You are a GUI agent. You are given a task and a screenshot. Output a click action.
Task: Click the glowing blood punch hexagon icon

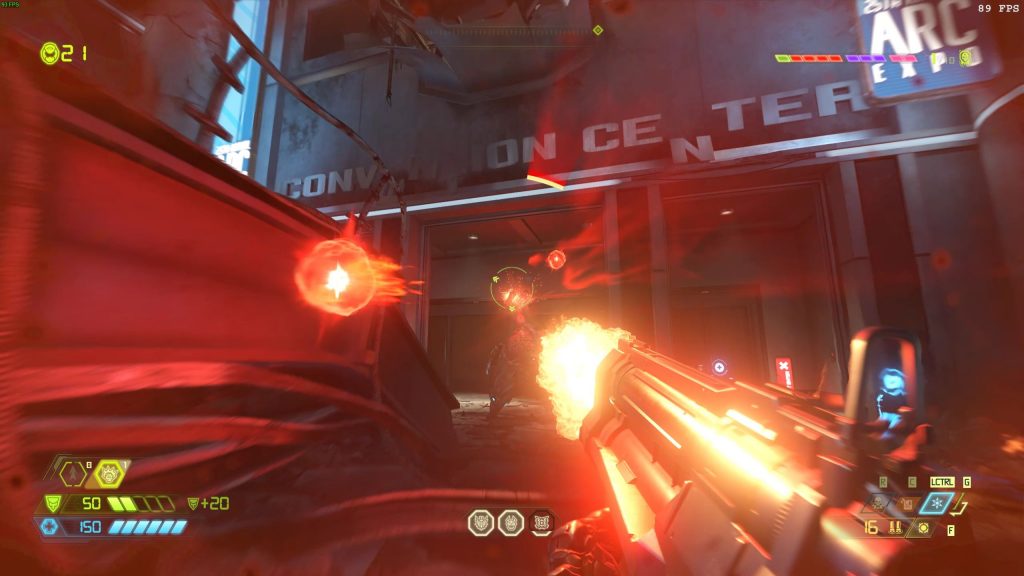pyautogui.click(x=109, y=473)
